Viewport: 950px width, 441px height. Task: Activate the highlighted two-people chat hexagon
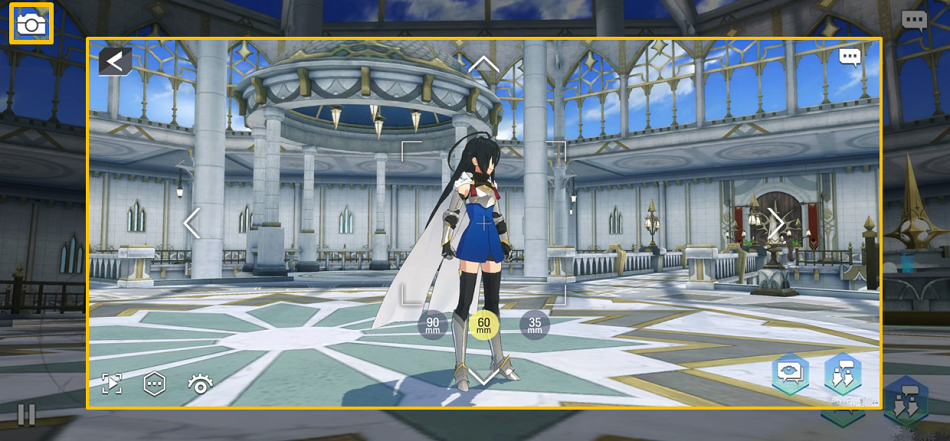843,374
